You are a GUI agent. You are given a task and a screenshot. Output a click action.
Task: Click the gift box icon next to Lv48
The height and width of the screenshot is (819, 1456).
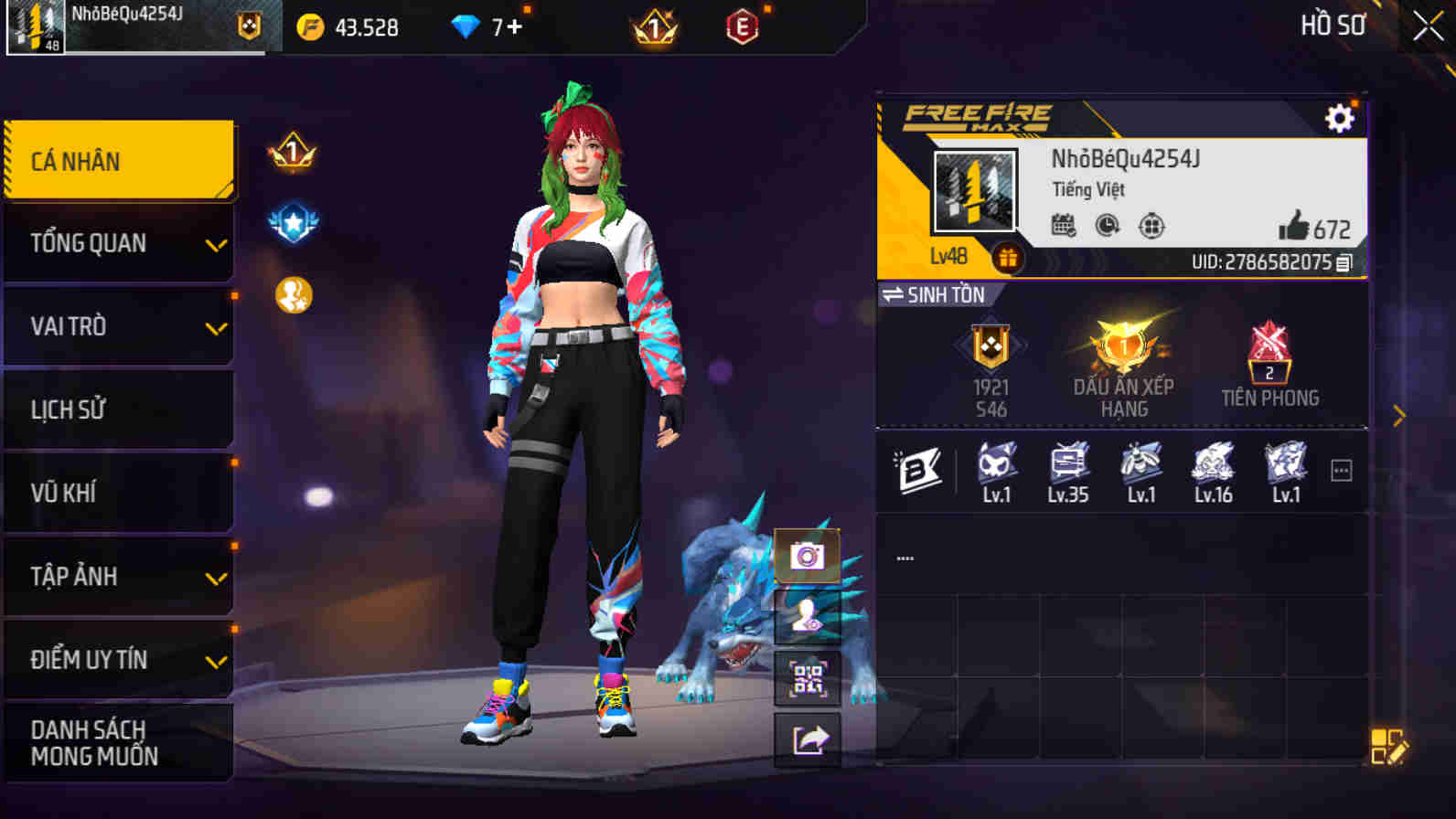pyautogui.click(x=1008, y=259)
